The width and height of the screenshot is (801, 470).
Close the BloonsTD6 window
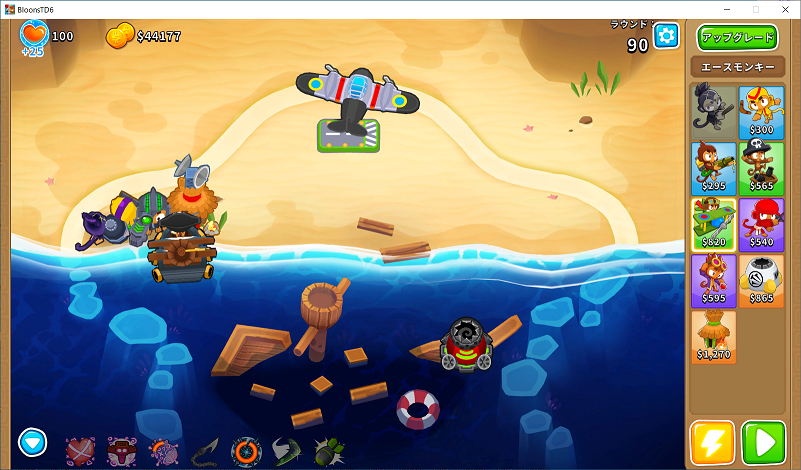point(783,8)
